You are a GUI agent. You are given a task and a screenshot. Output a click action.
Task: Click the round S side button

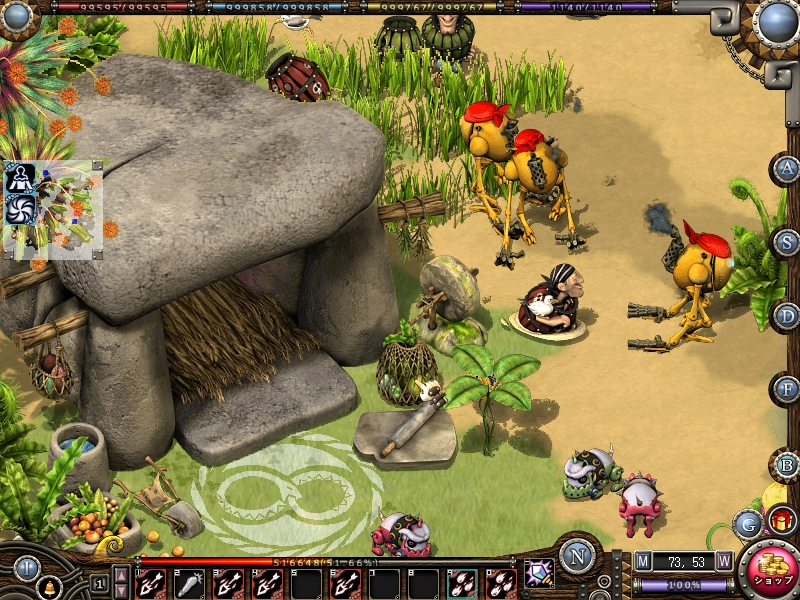[788, 242]
